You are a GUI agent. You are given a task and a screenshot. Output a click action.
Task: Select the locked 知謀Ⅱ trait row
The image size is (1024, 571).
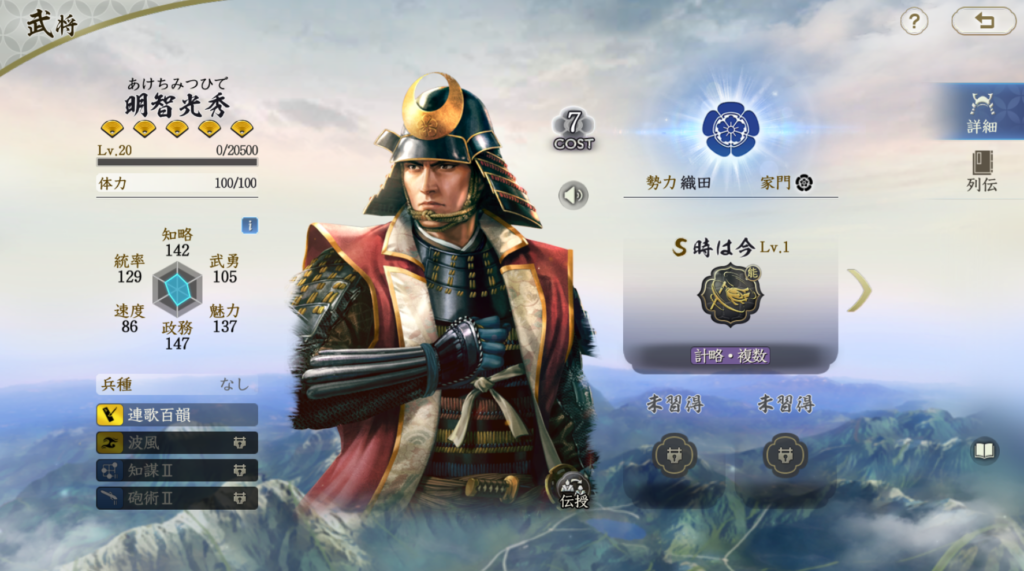pos(177,470)
